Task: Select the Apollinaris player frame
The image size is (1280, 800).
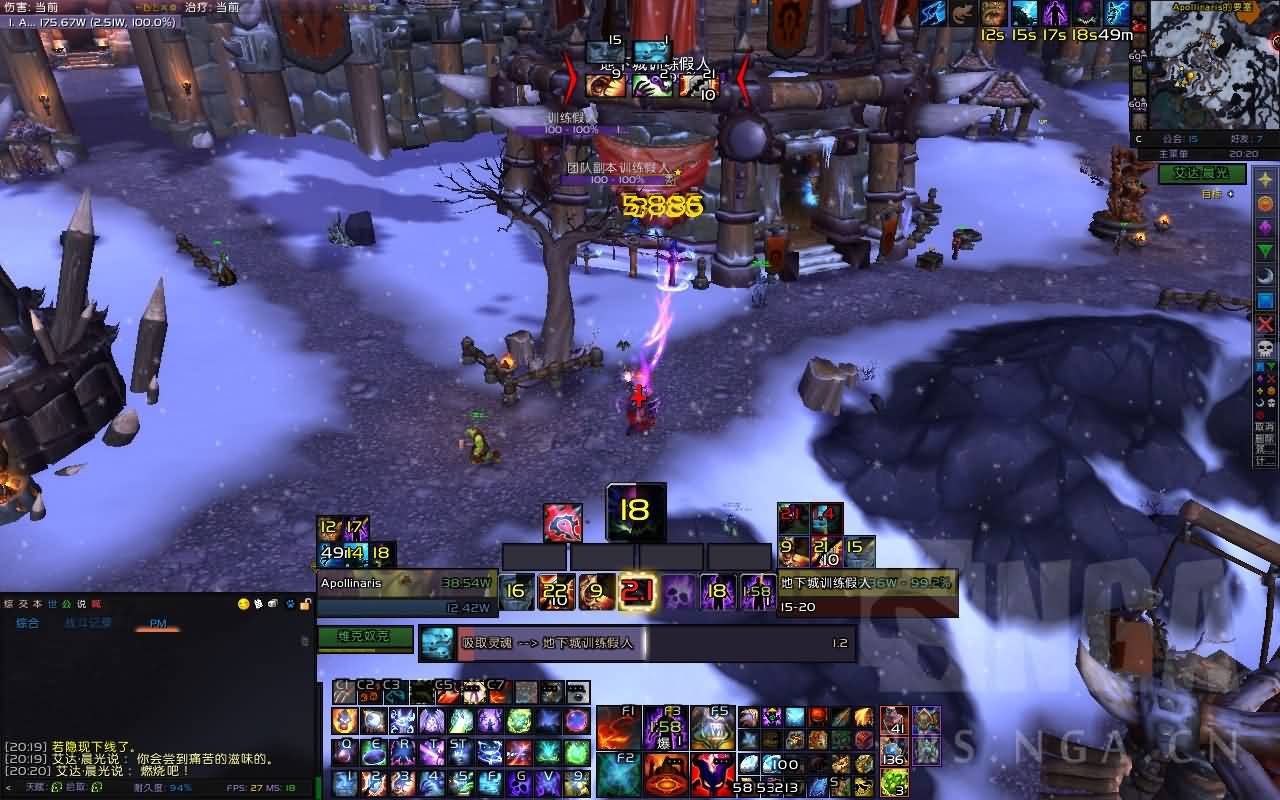Action: pos(407,594)
